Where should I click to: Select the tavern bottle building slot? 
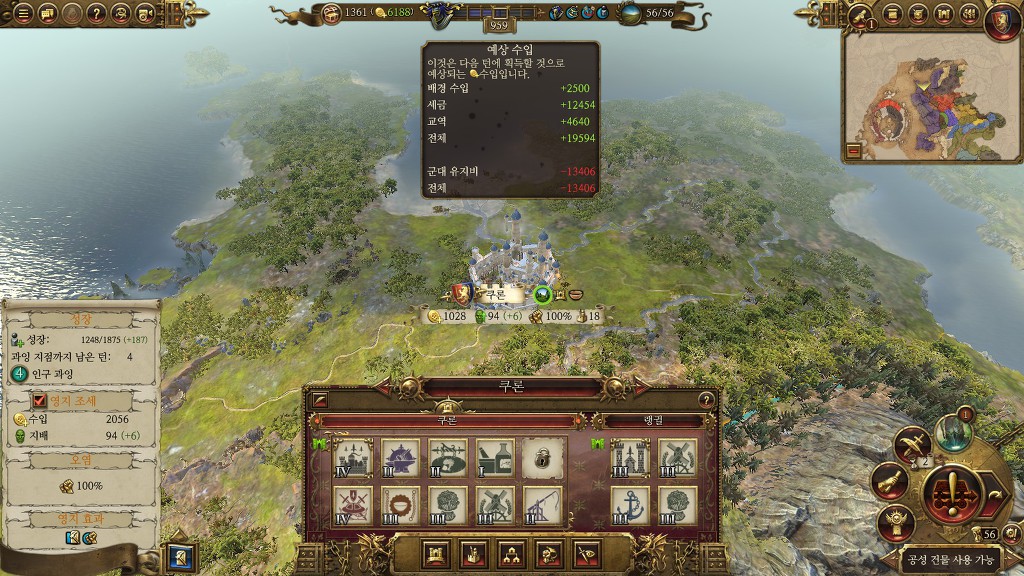[495, 457]
